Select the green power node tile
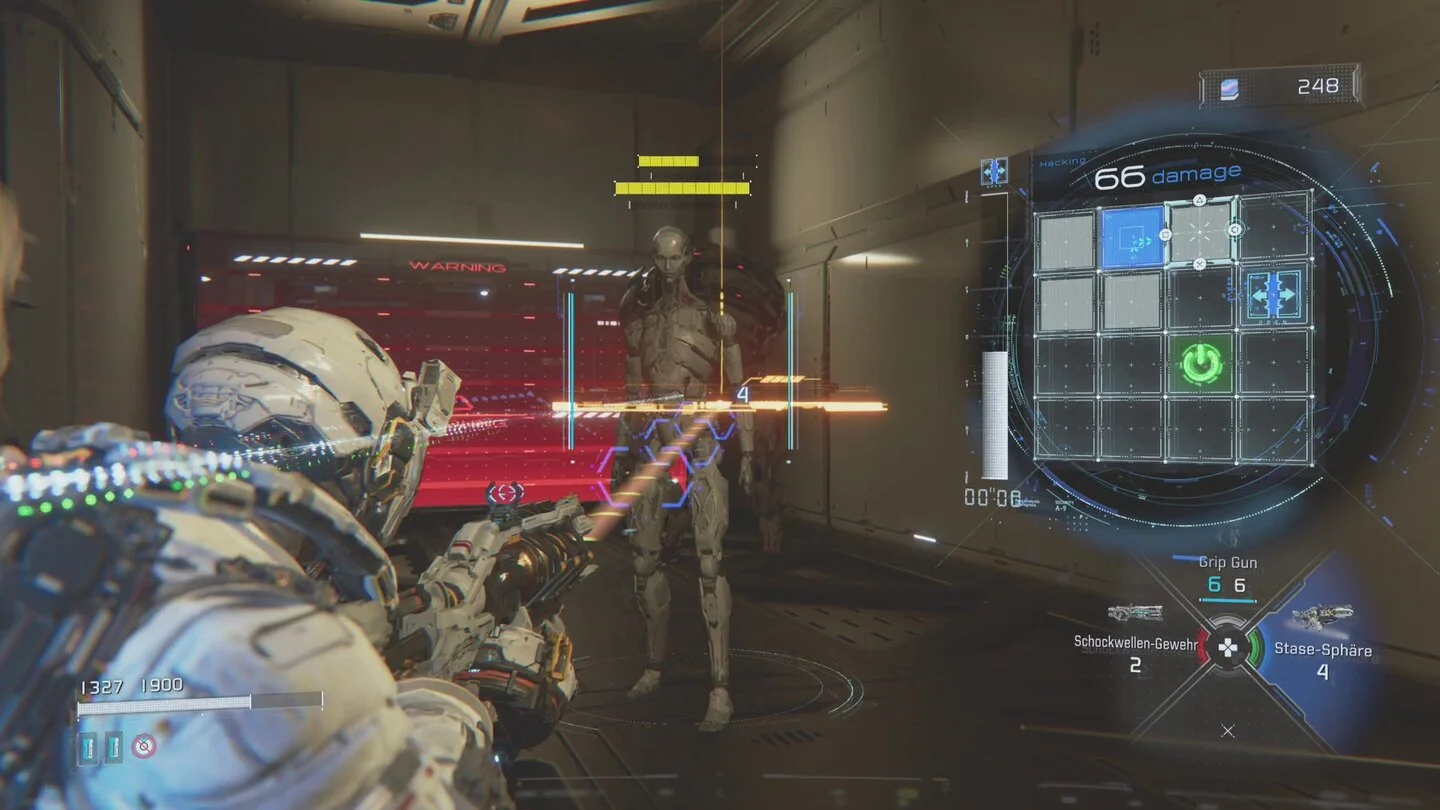 pos(1202,363)
